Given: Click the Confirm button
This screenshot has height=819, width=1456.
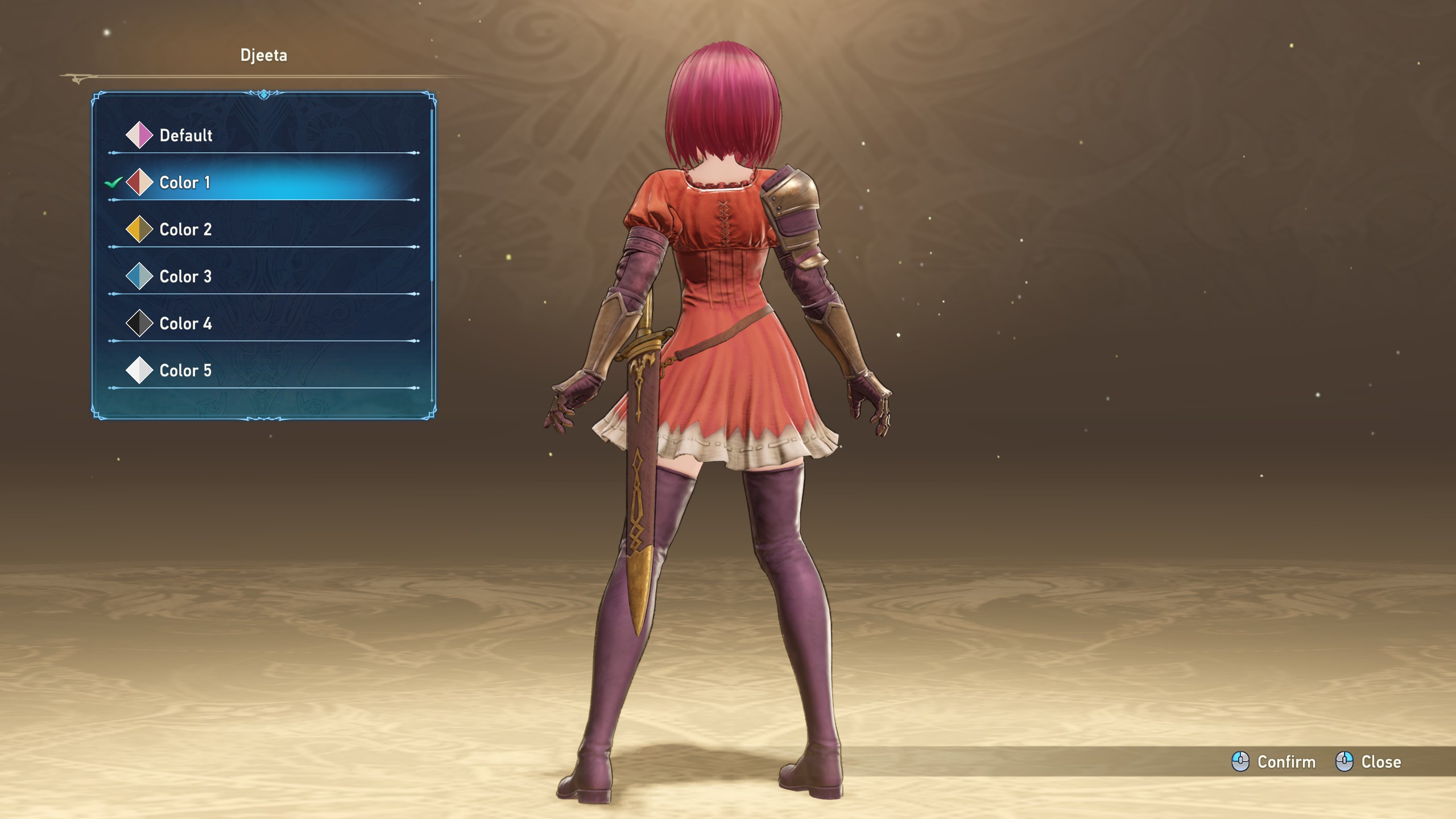Looking at the screenshot, I should 1274,762.
